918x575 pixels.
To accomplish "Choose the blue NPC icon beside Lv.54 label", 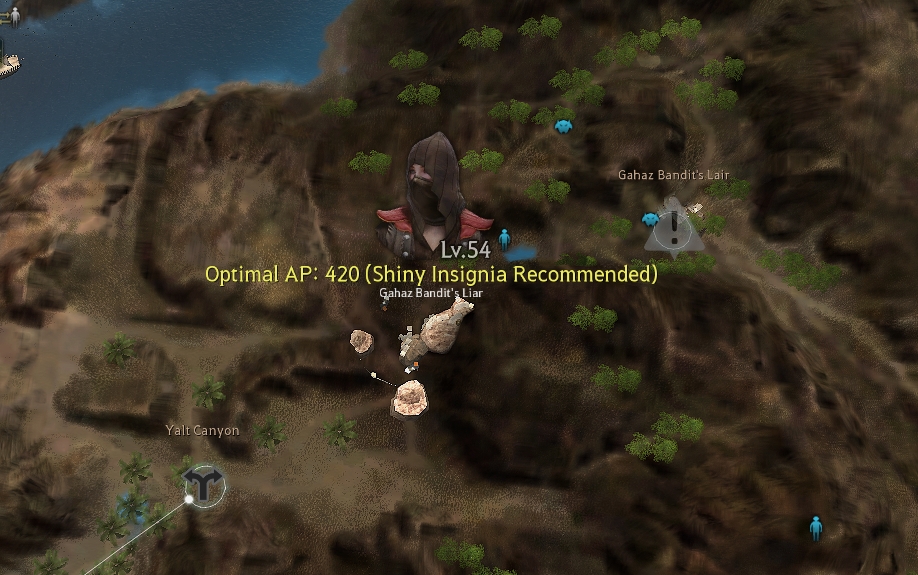I will click(x=504, y=238).
